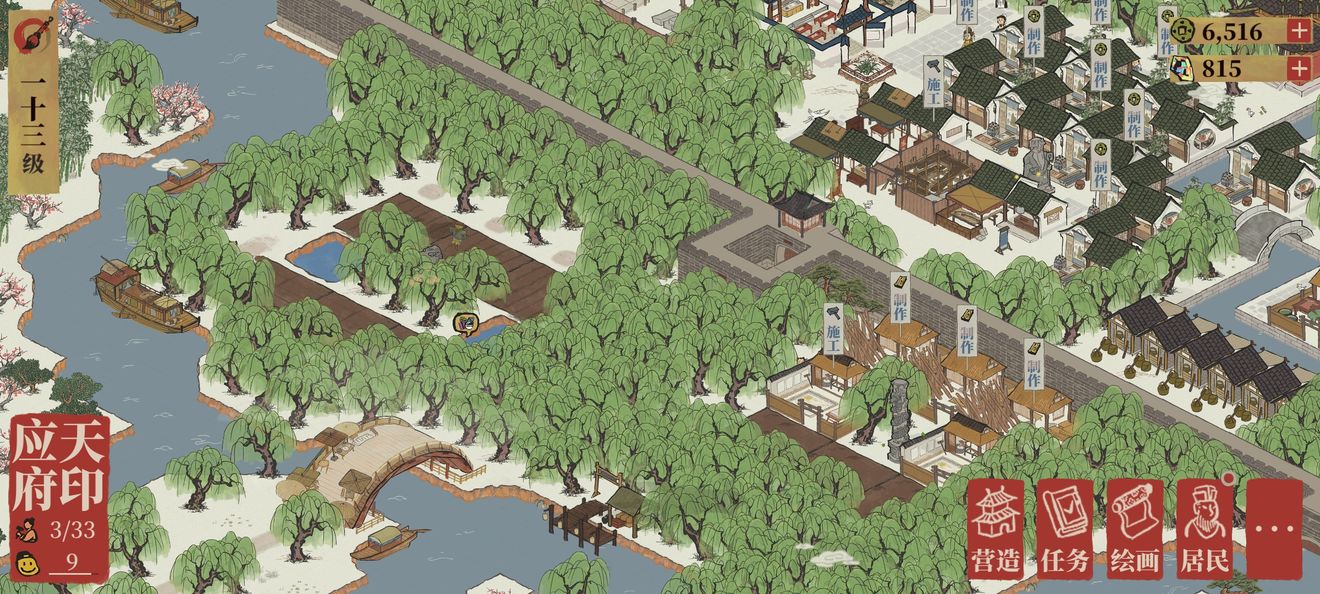
Task: Add copper coins with the plus button
Action: coord(1298,31)
